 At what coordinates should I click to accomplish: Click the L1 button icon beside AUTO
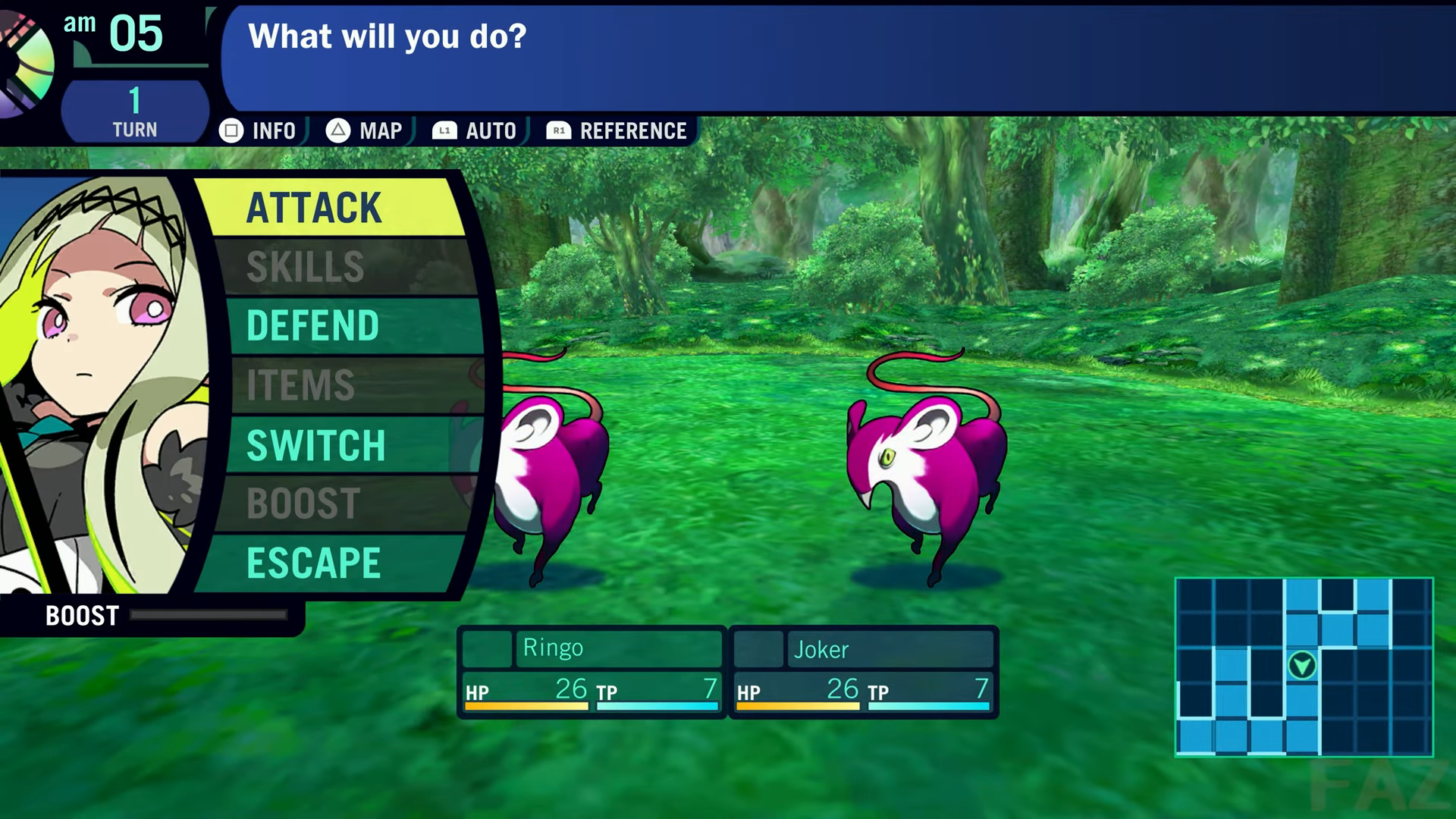[x=443, y=130]
